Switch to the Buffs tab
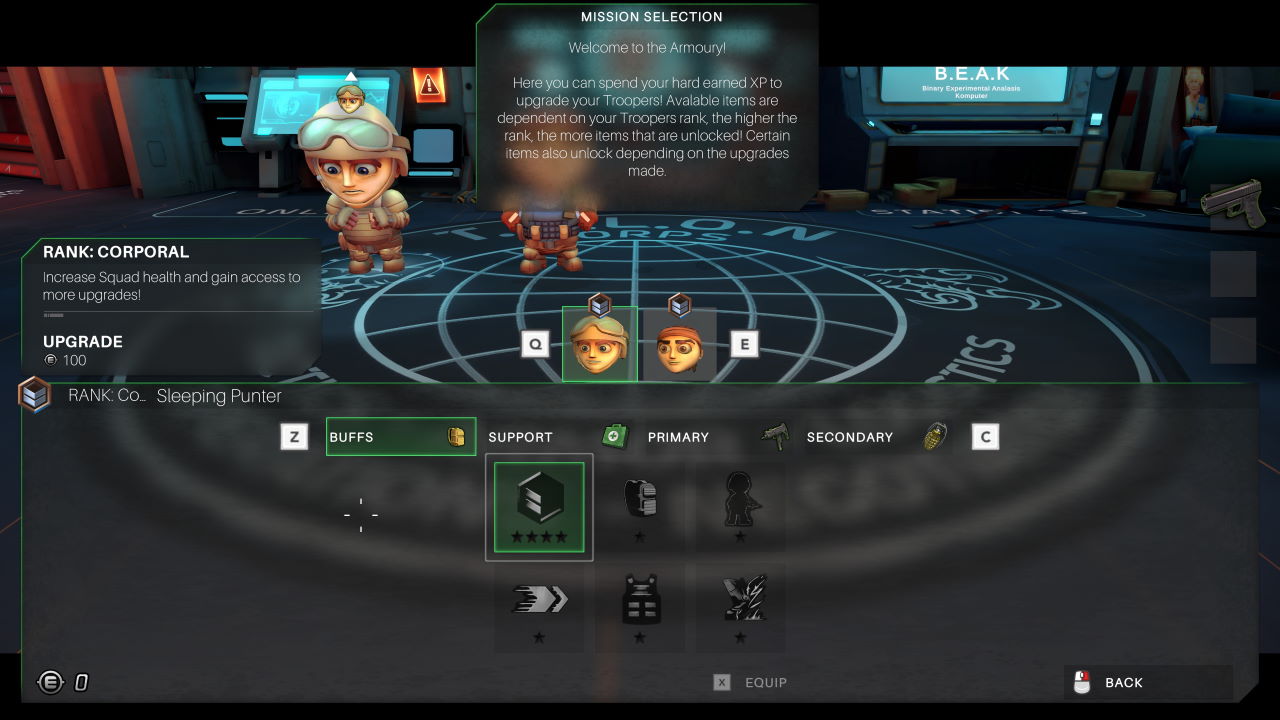Viewport: 1280px width, 720px height. point(400,437)
